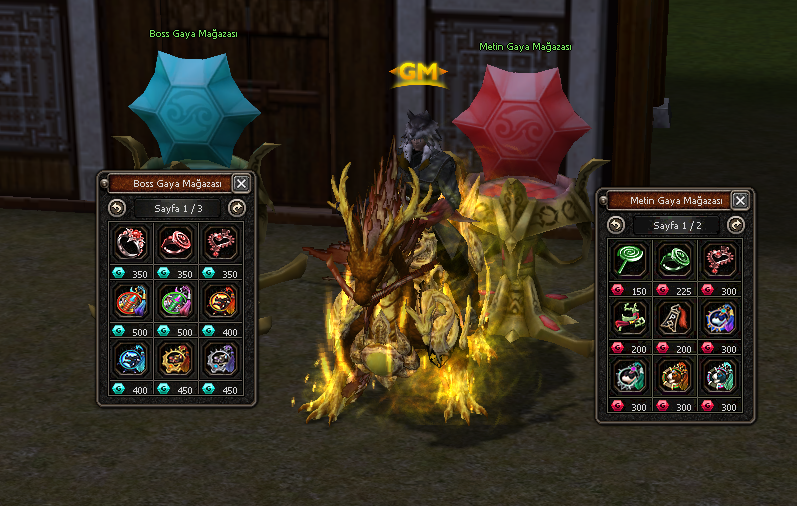Click the Sayfa 1 / 2 page indicator
Viewport: 797px width, 506px height.
[676, 225]
